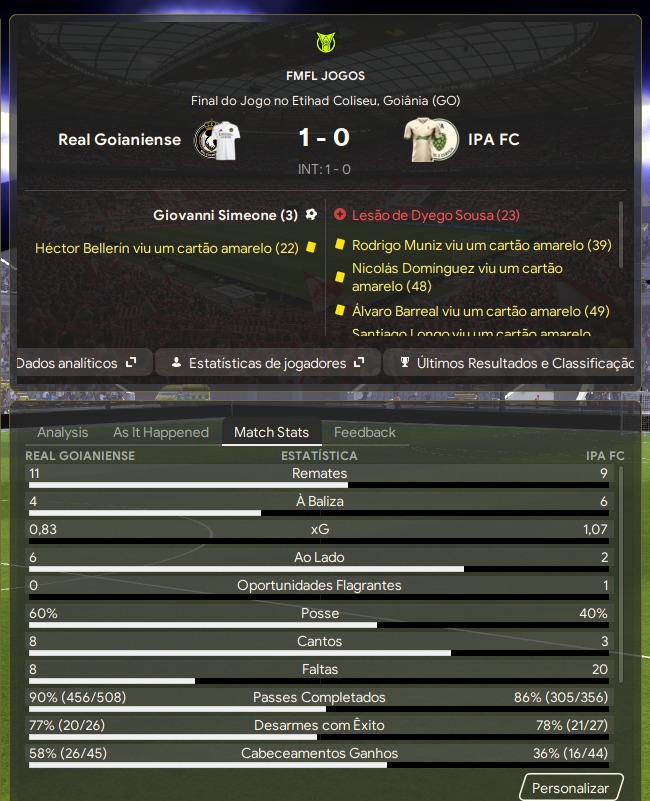Viewport: 650px width, 801px height.
Task: Show Últimos Resultados e Classificação
Action: (515, 363)
